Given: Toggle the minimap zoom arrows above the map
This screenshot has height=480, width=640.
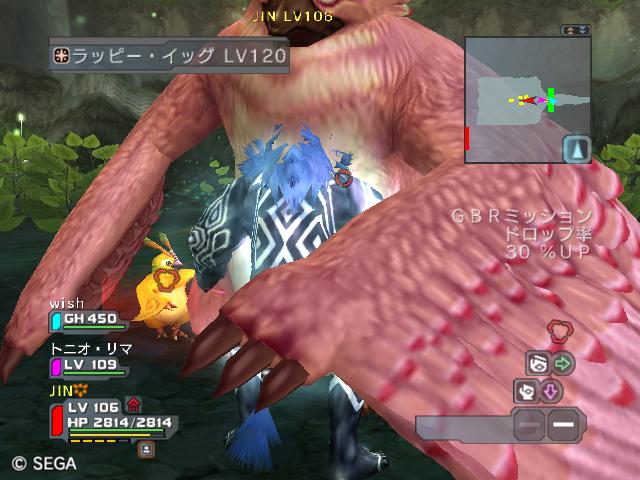Looking at the screenshot, I should point(574,31).
